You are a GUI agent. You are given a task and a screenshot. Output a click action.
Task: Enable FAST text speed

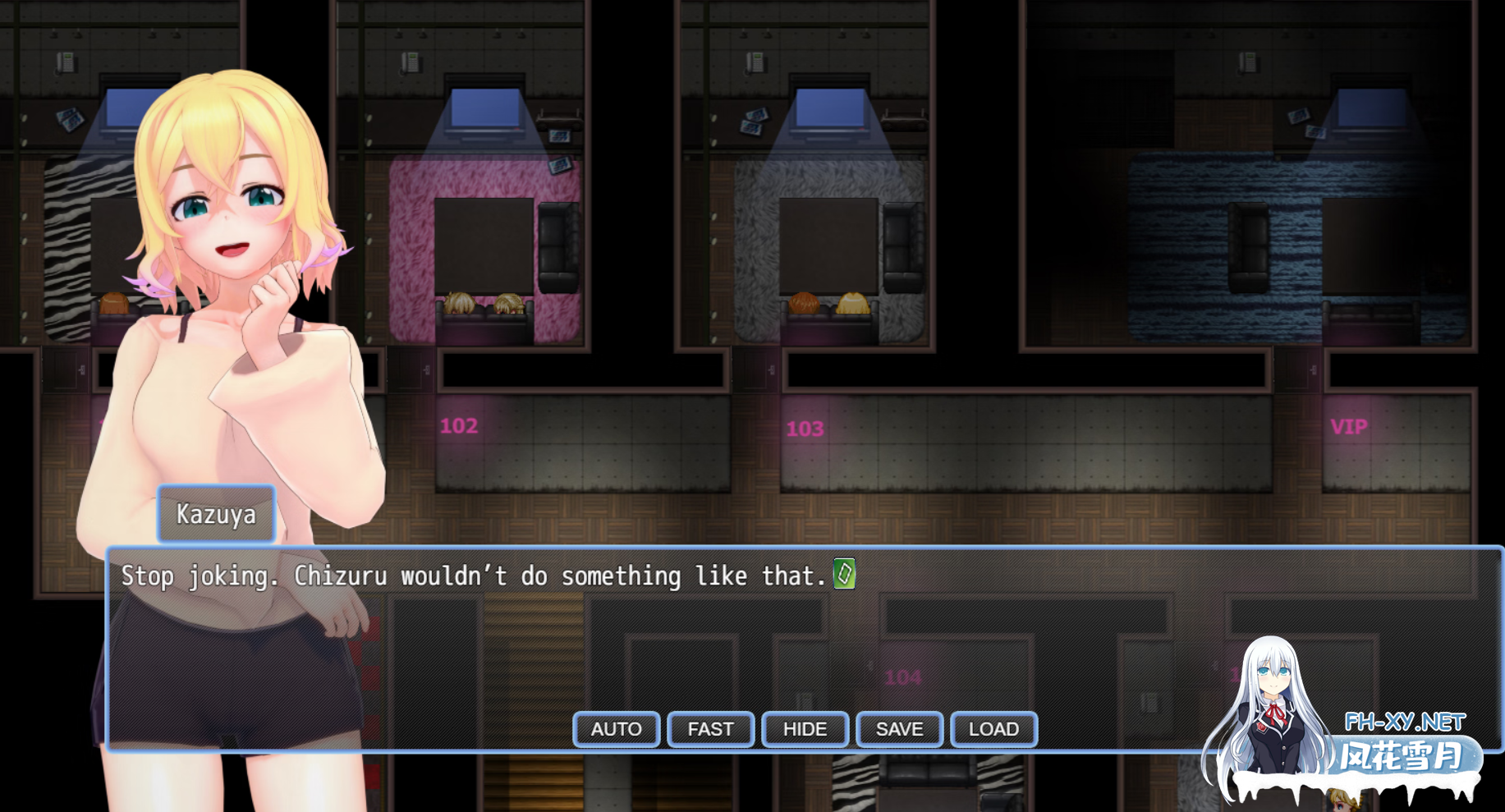click(x=710, y=729)
